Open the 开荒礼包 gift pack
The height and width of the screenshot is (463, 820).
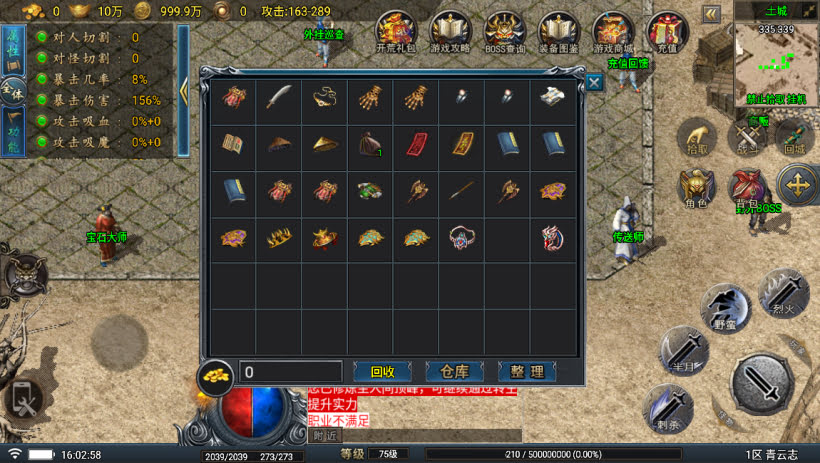click(396, 32)
